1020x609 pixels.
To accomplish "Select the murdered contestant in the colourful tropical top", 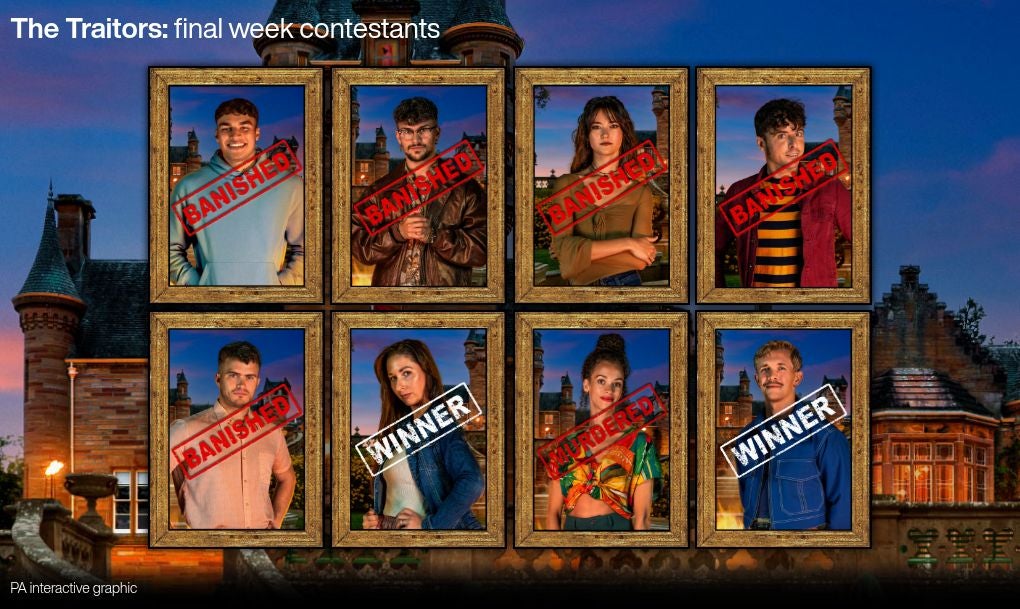I will click(x=601, y=430).
